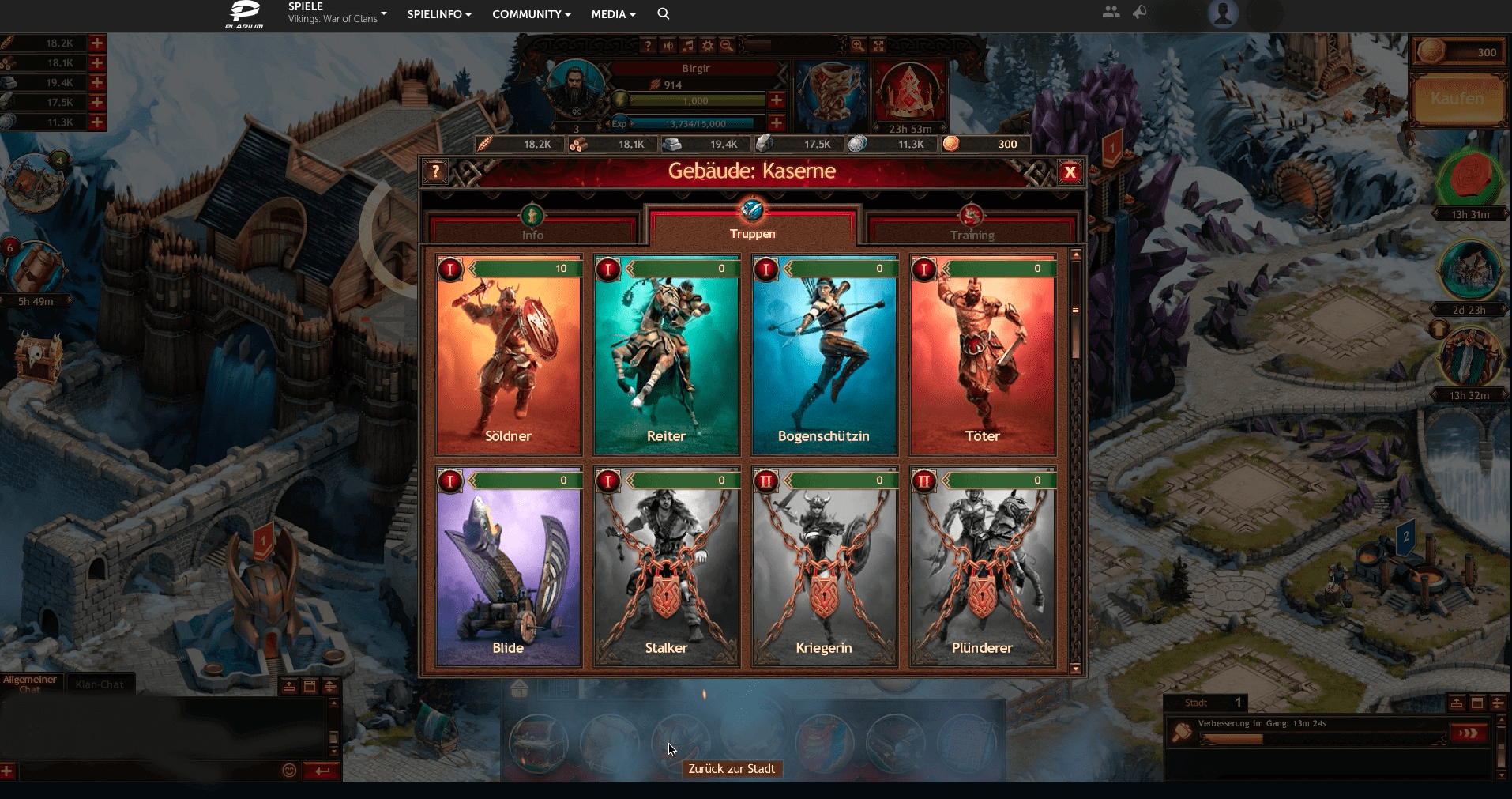Switch to the Info tab

pyautogui.click(x=532, y=228)
